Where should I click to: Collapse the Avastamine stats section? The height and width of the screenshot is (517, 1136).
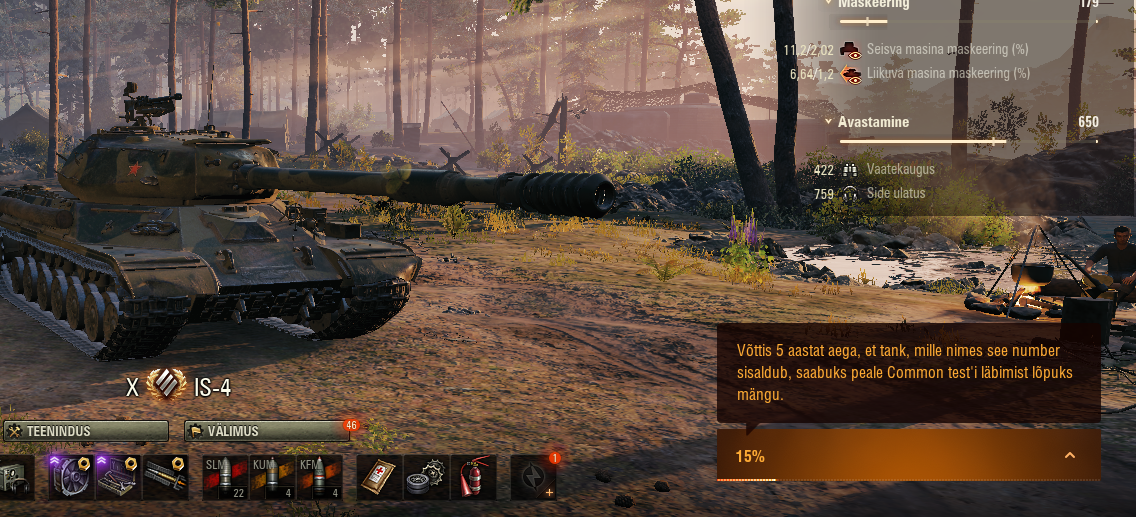pyautogui.click(x=829, y=122)
